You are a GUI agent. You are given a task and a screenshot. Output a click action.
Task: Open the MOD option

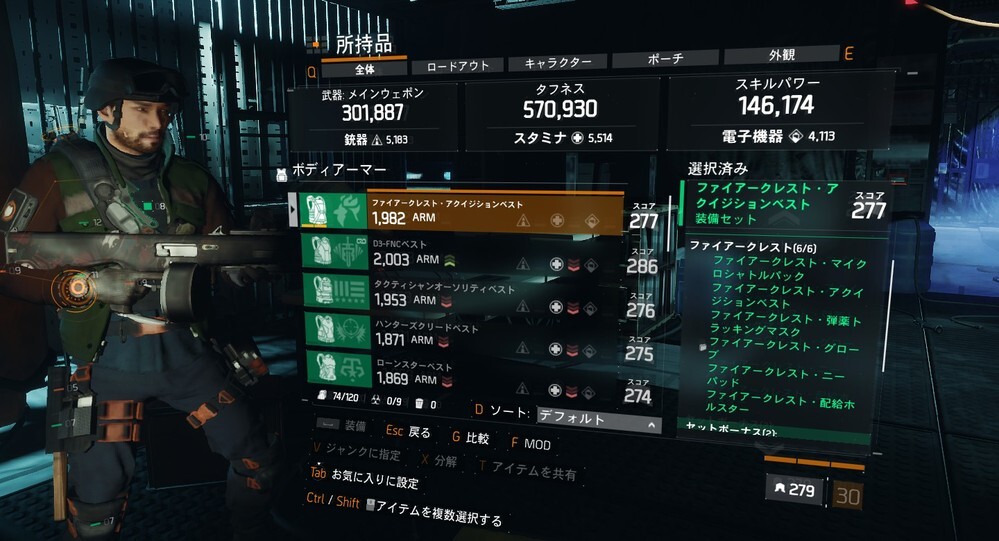pos(533,444)
